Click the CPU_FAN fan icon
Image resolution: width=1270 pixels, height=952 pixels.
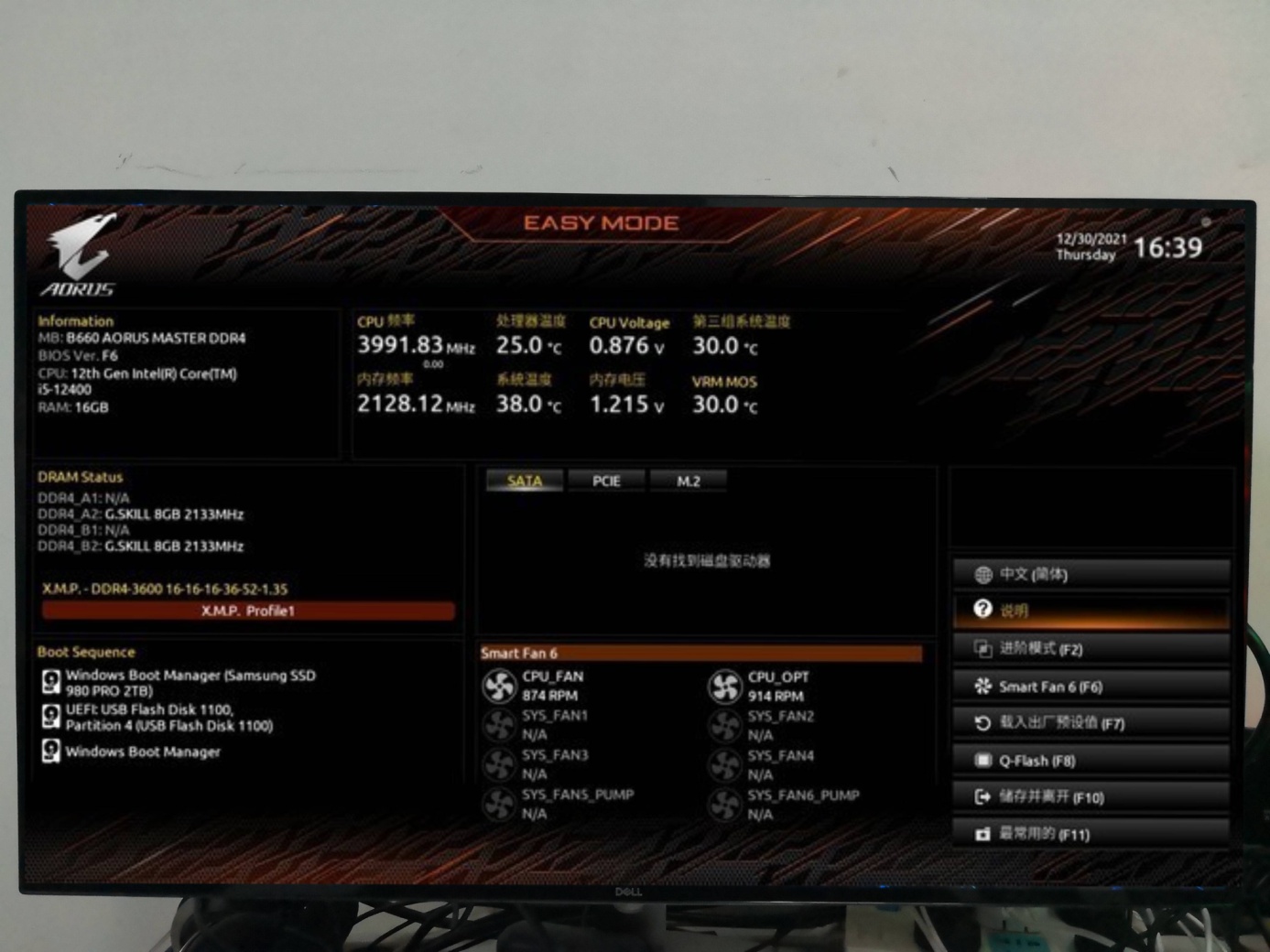click(500, 687)
